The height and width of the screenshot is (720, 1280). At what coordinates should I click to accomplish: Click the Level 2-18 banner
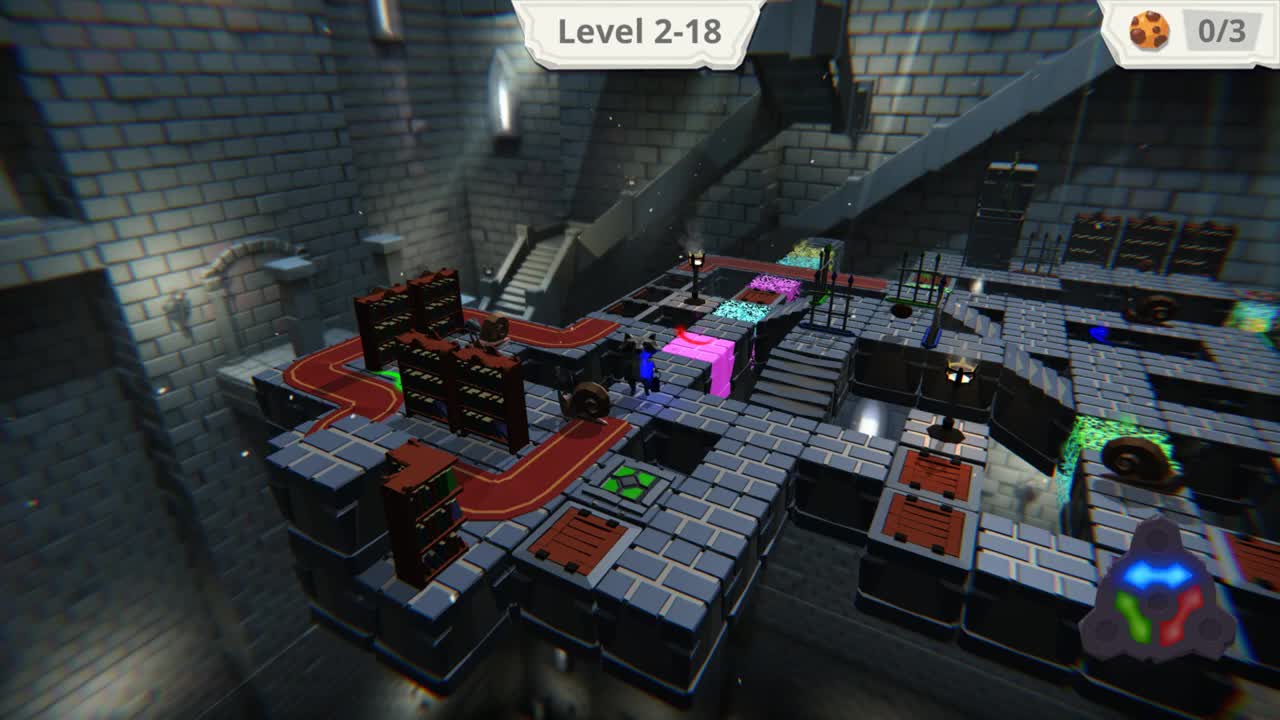(x=639, y=30)
